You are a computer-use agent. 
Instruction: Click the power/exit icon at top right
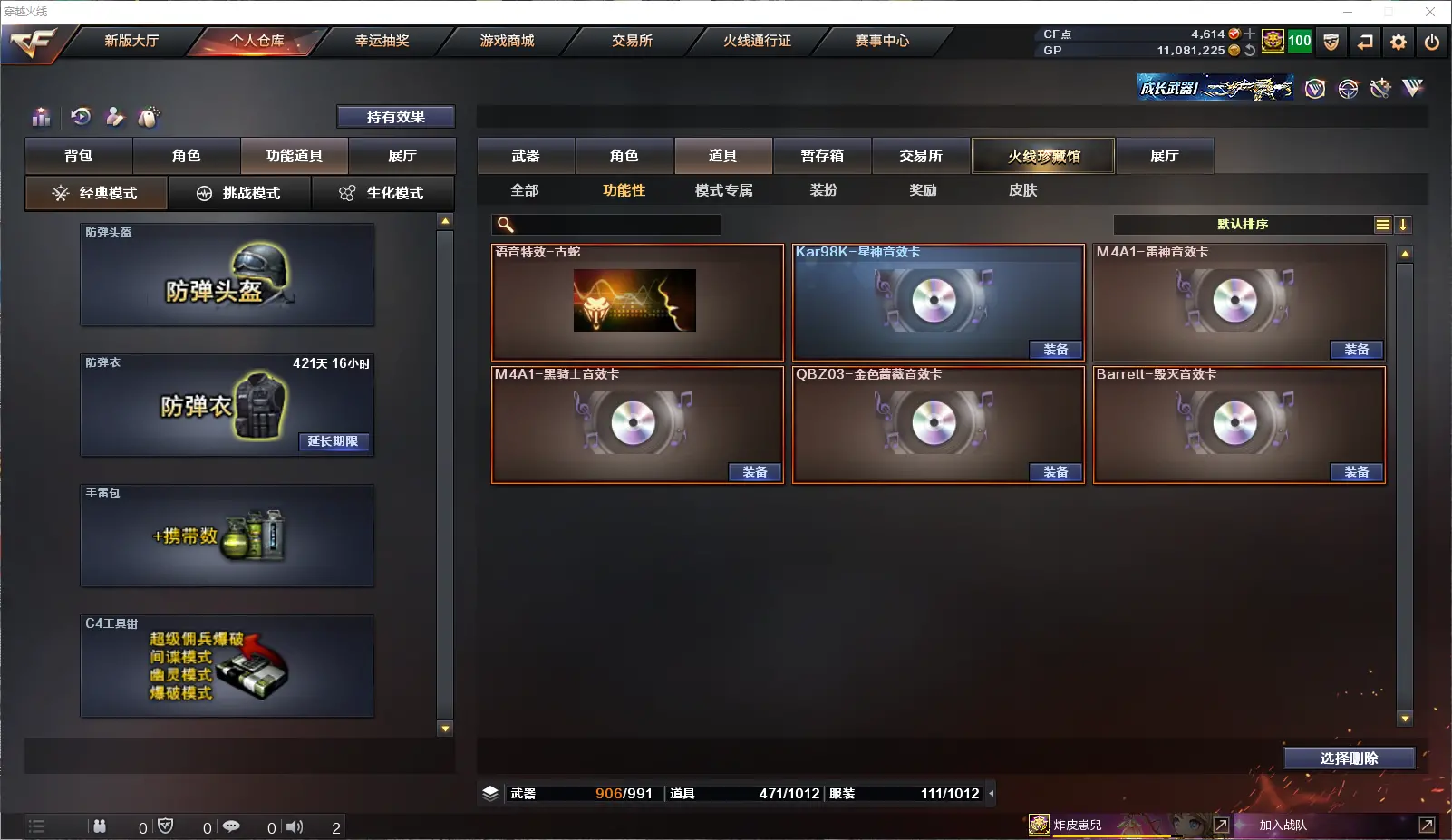1433,41
